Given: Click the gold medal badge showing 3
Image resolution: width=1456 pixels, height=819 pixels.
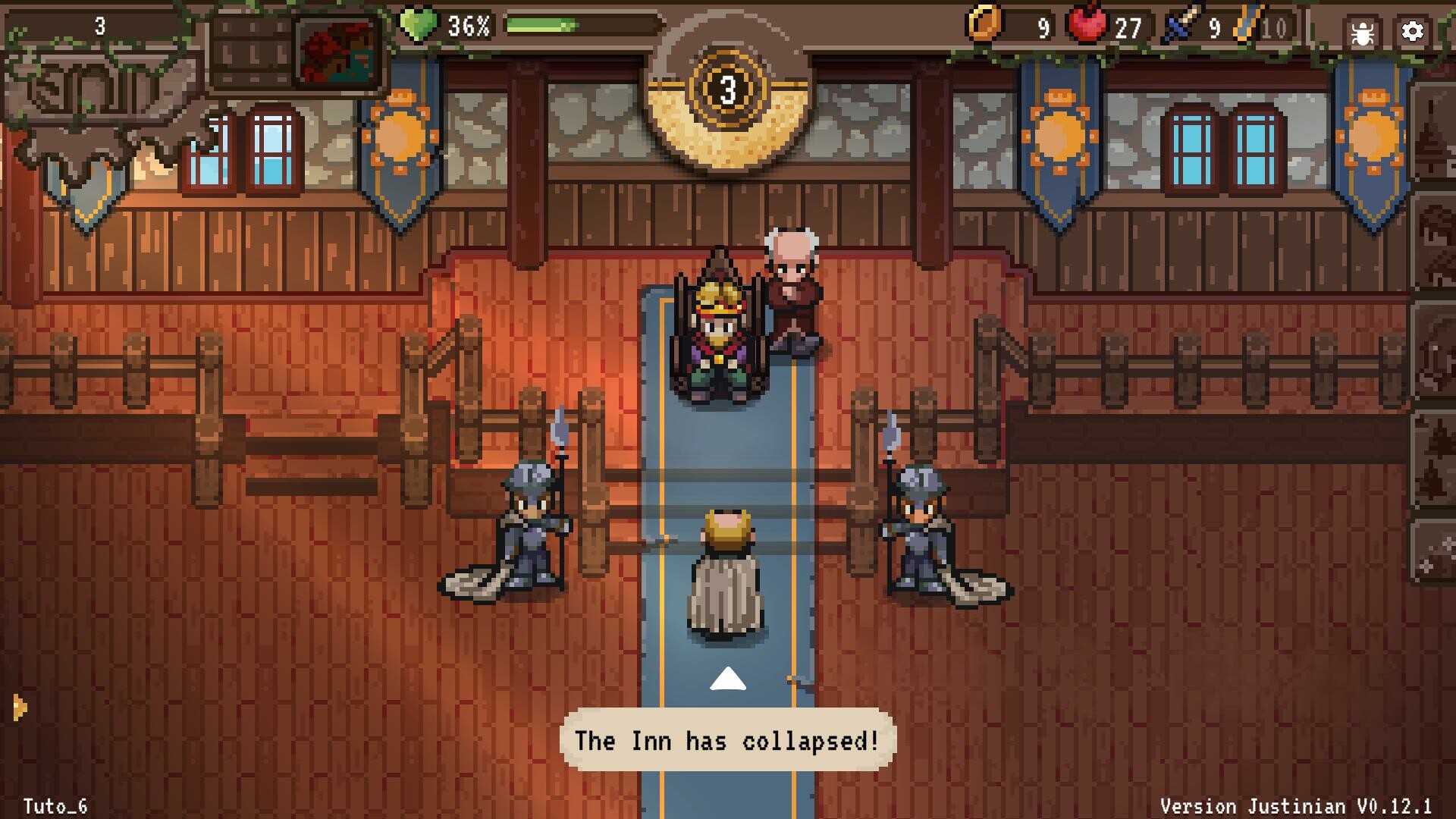Looking at the screenshot, I should (x=730, y=90).
